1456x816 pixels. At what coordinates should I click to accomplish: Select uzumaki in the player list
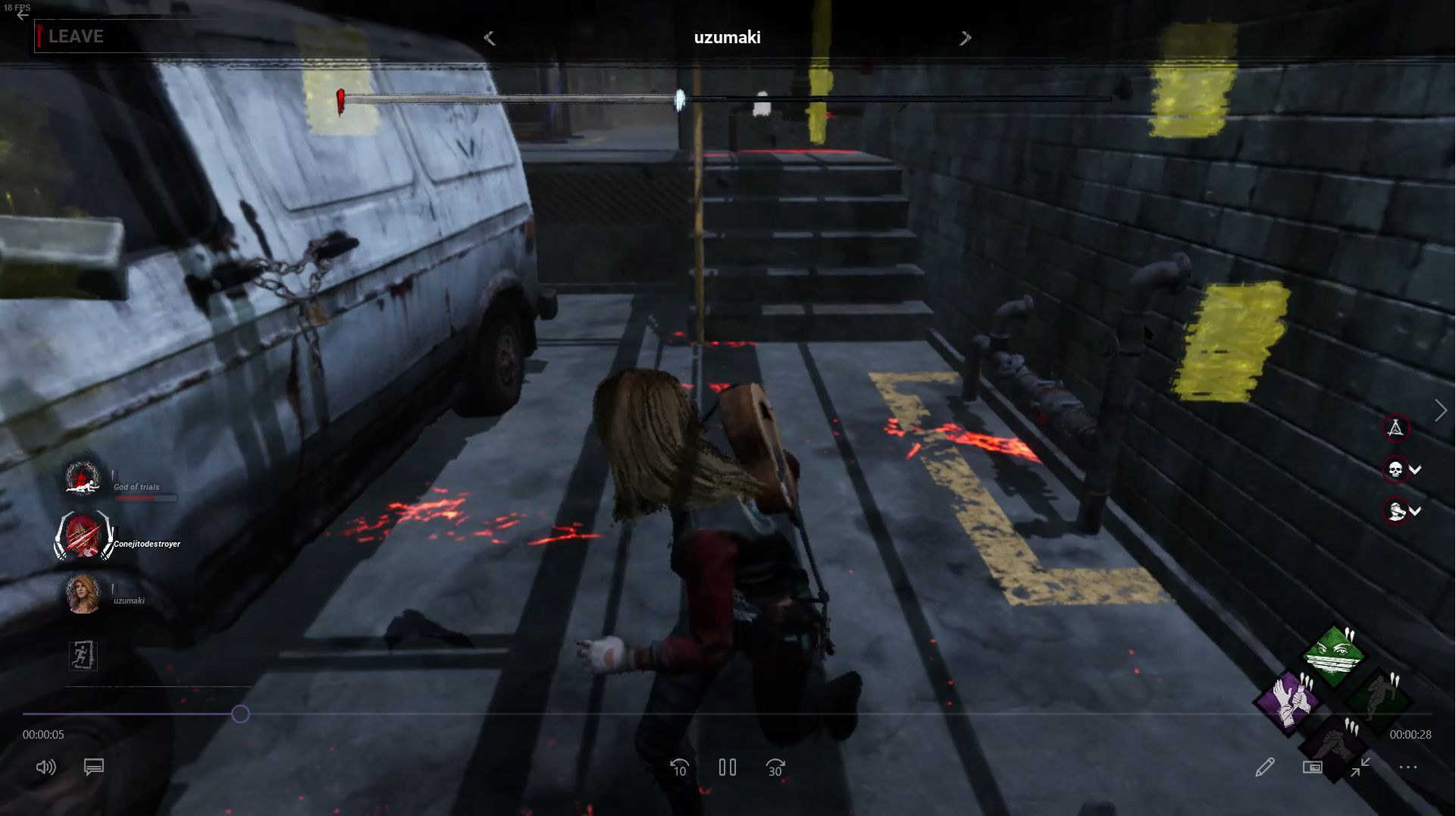point(129,599)
